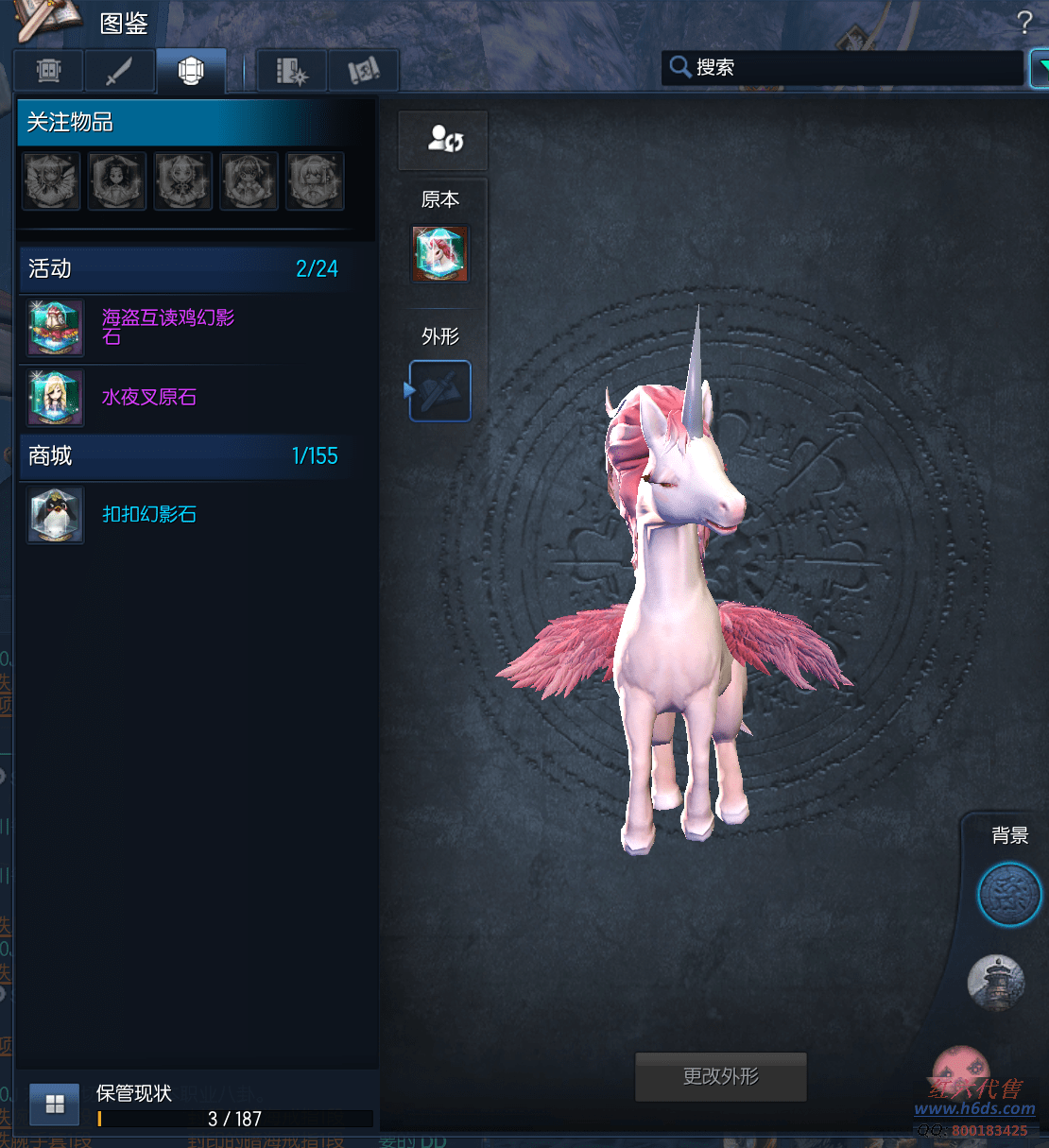The image size is (1049, 1148).
Task: Pick the temple pagoda background
Action: [x=996, y=982]
